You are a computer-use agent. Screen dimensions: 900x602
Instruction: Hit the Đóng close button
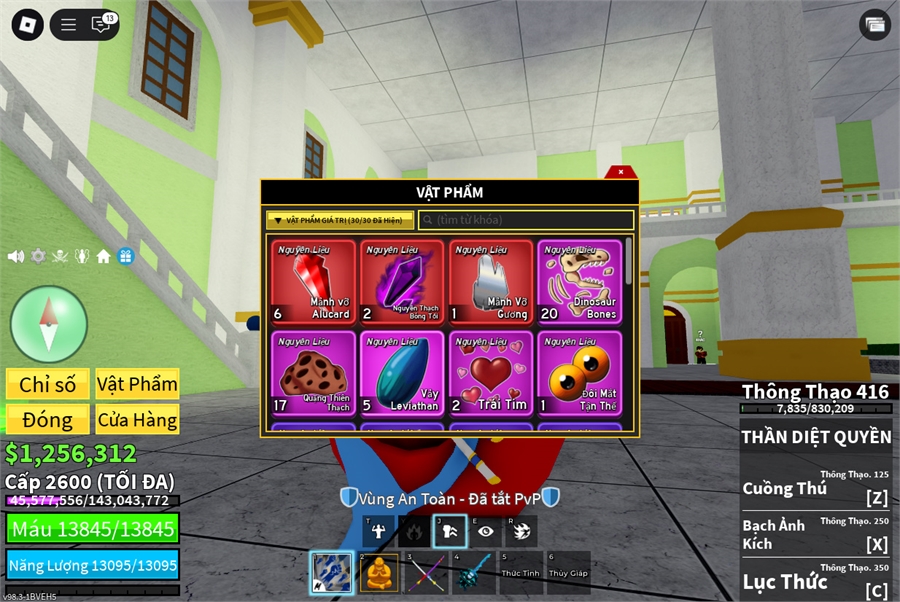(48, 420)
